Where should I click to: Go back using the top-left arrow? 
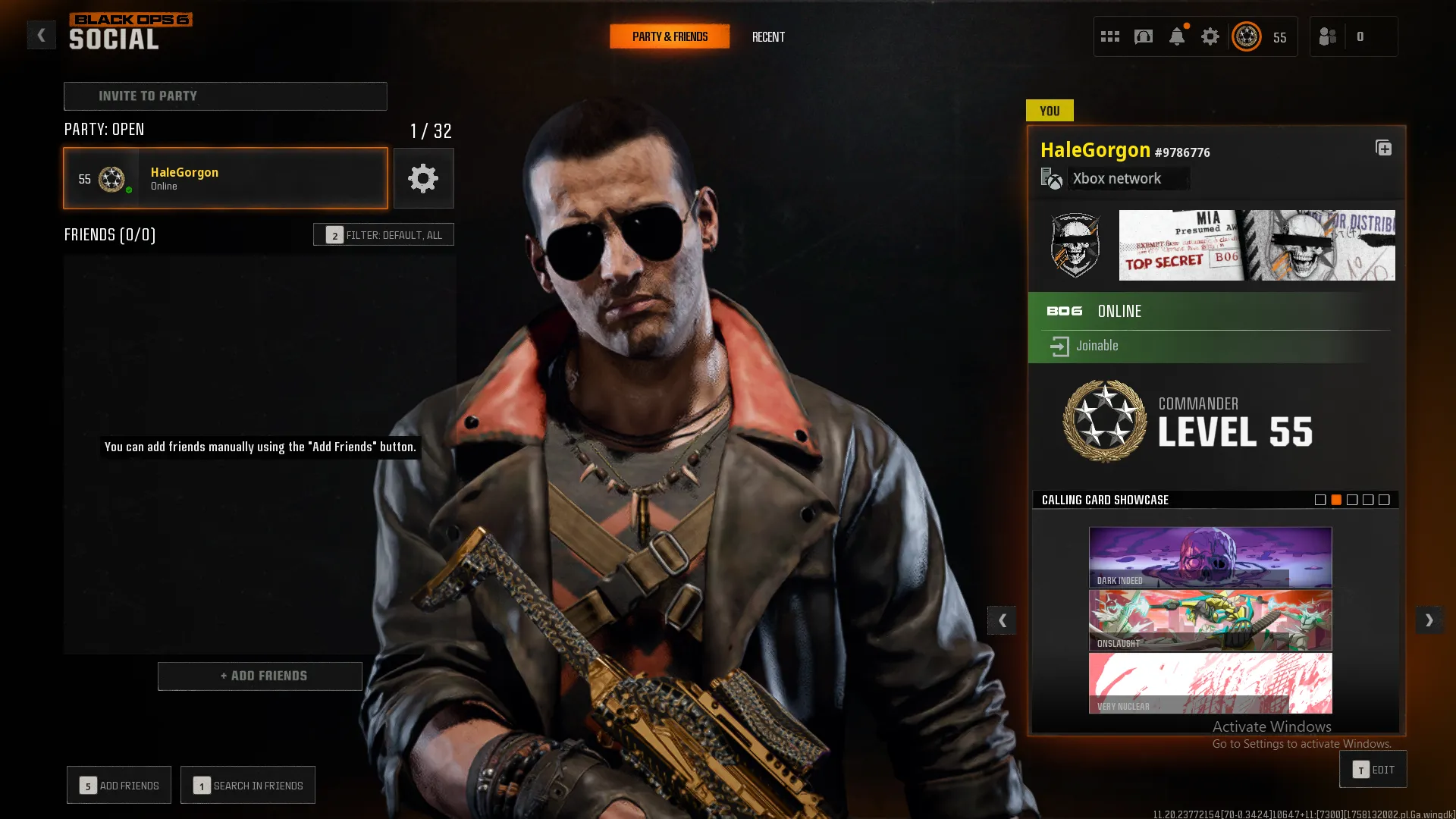[x=42, y=35]
